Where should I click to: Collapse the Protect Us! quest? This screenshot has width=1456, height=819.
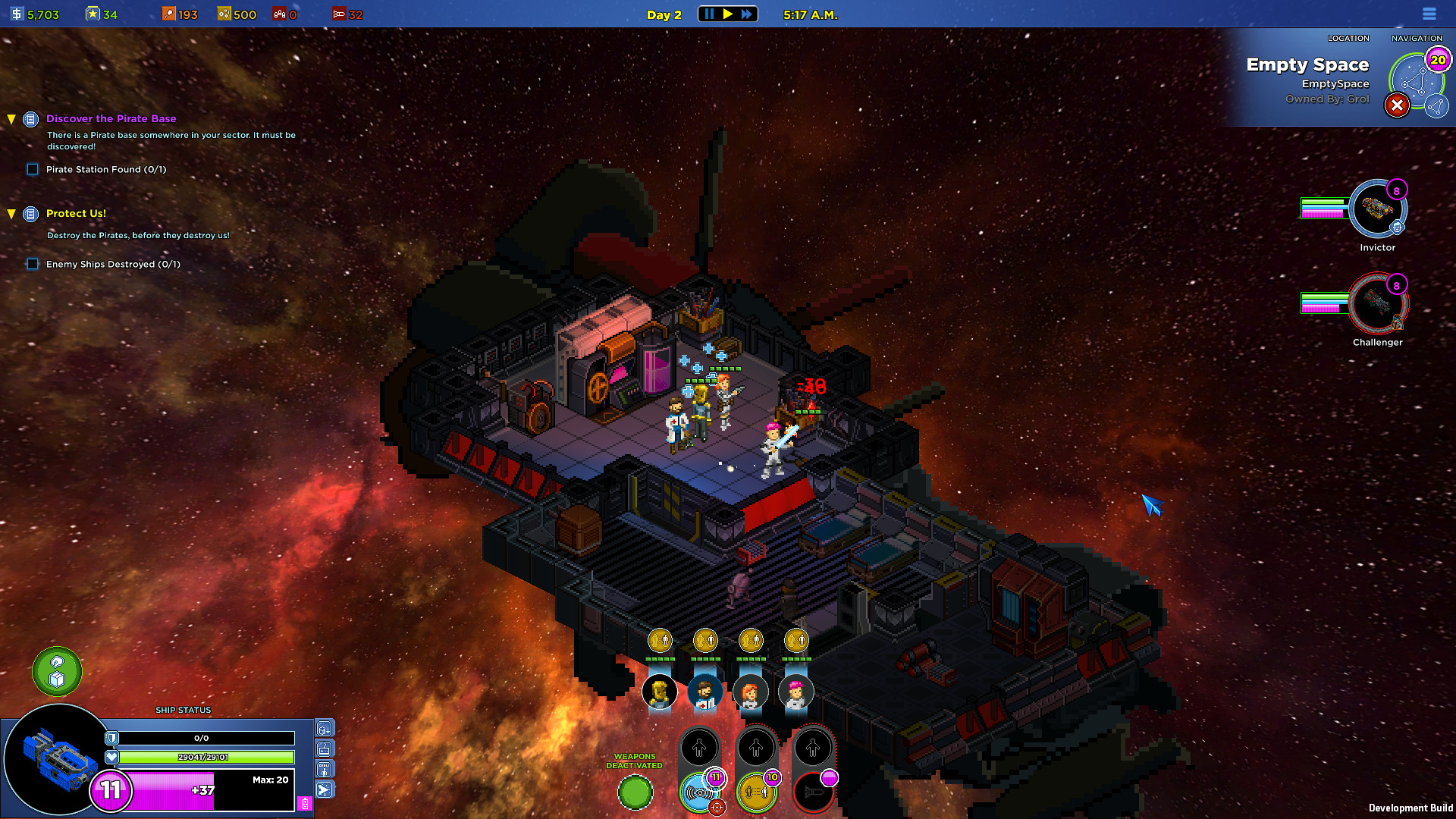[x=11, y=214]
